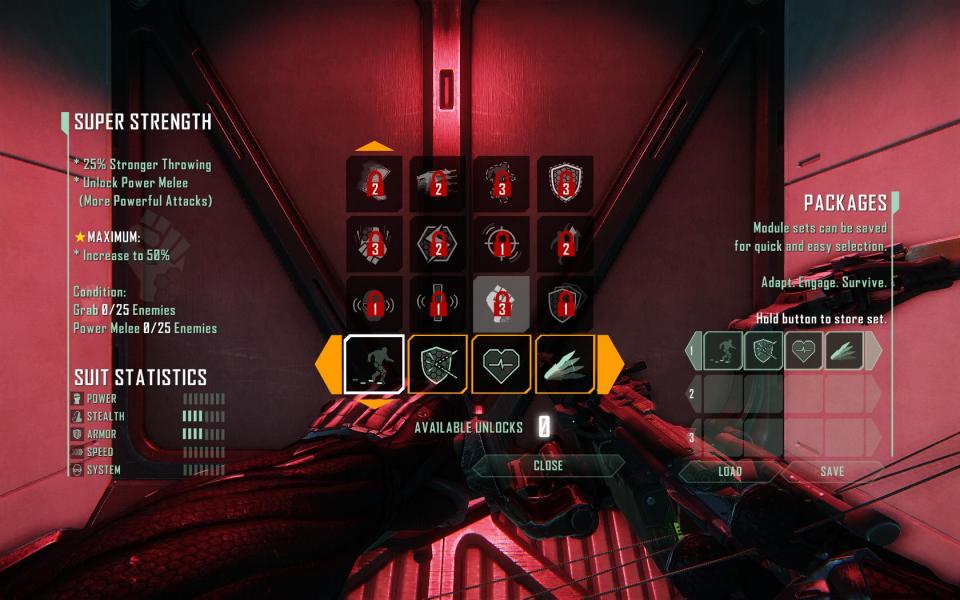Select the locked crosshair target module
The height and width of the screenshot is (600, 960).
pos(501,244)
